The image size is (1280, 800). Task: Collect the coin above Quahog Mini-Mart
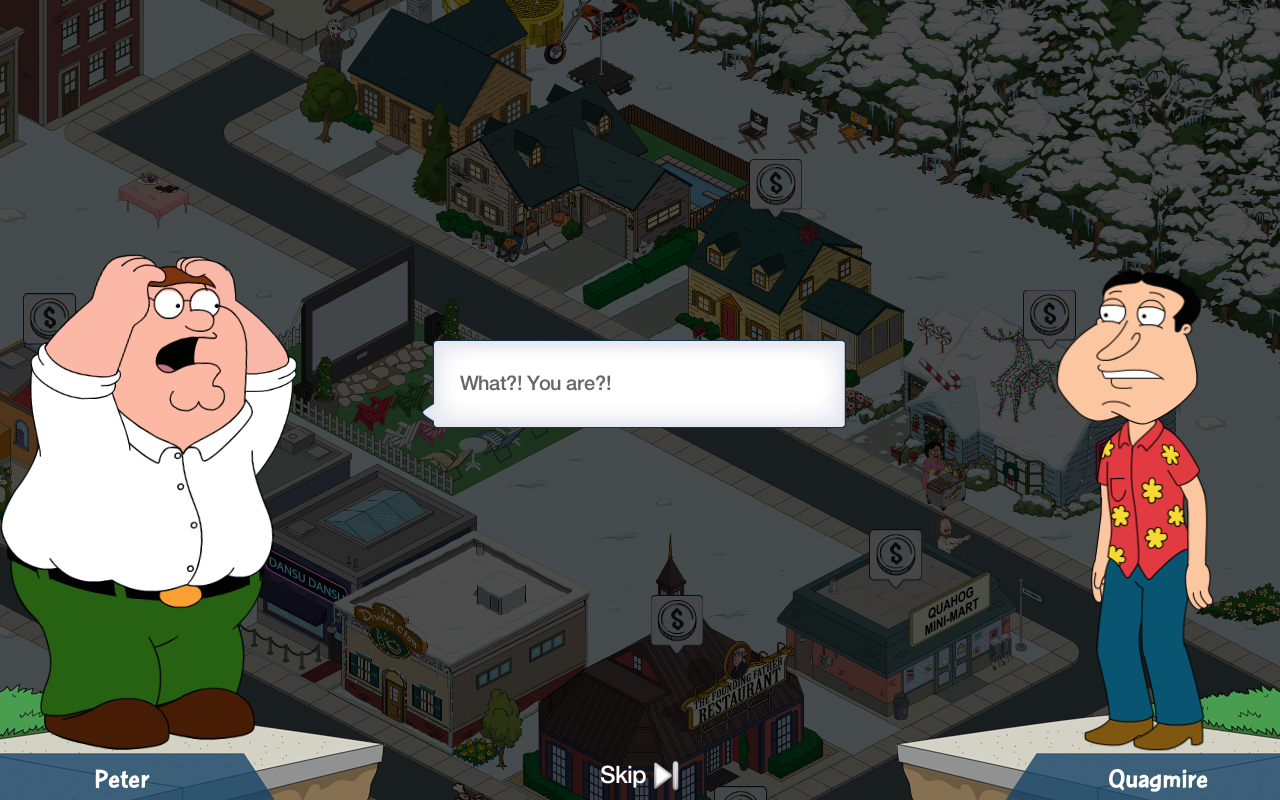[895, 554]
